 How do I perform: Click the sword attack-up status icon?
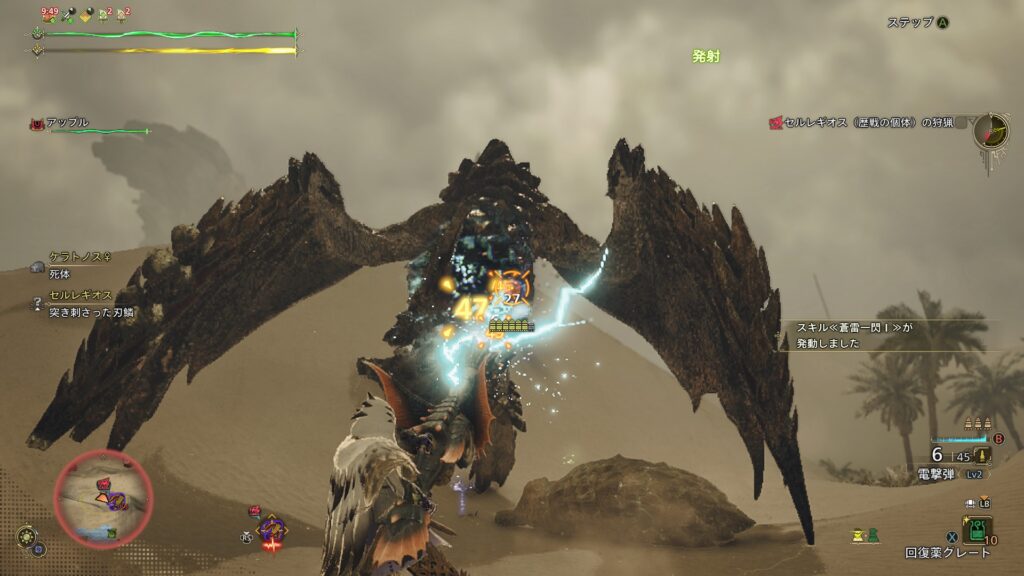pyautogui.click(x=67, y=15)
